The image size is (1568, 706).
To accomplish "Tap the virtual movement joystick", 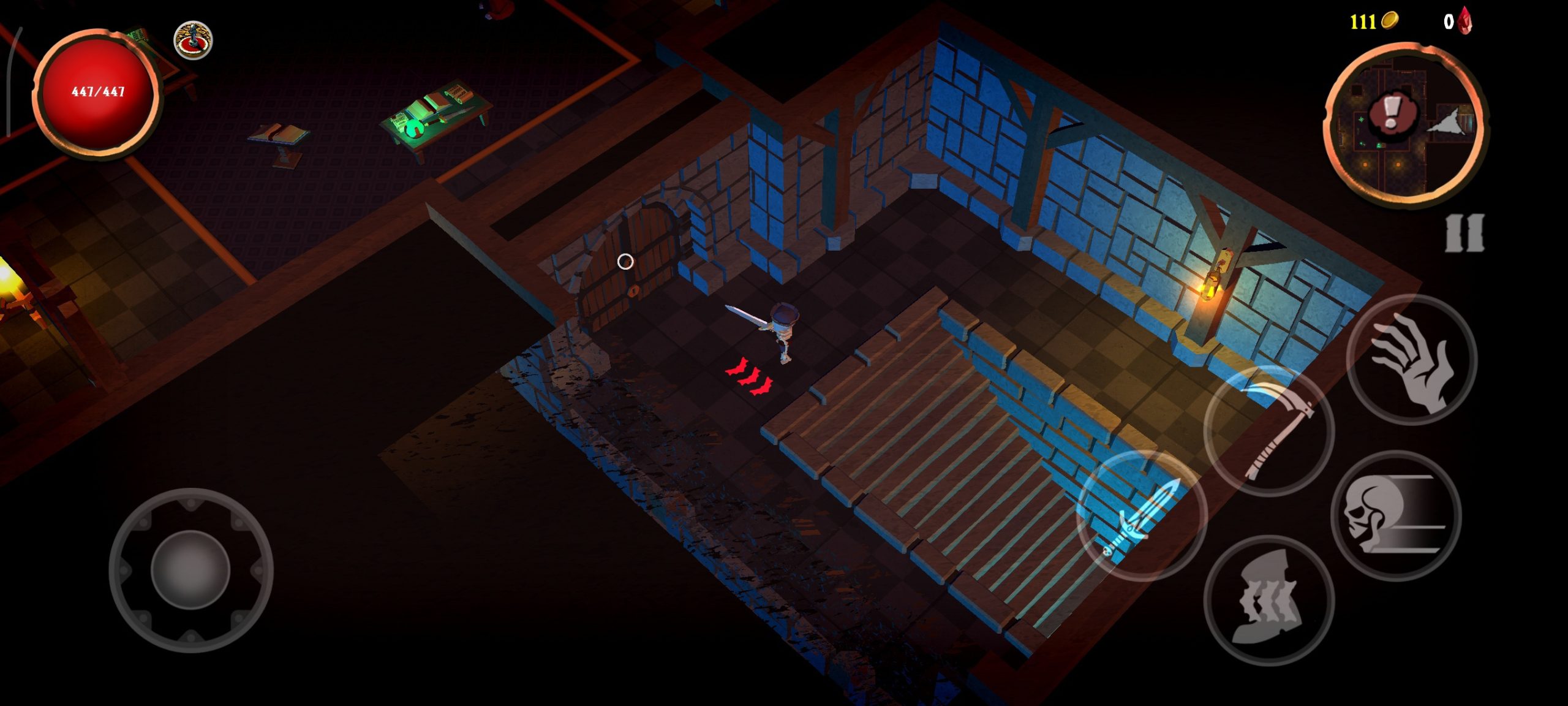I will pyautogui.click(x=190, y=570).
